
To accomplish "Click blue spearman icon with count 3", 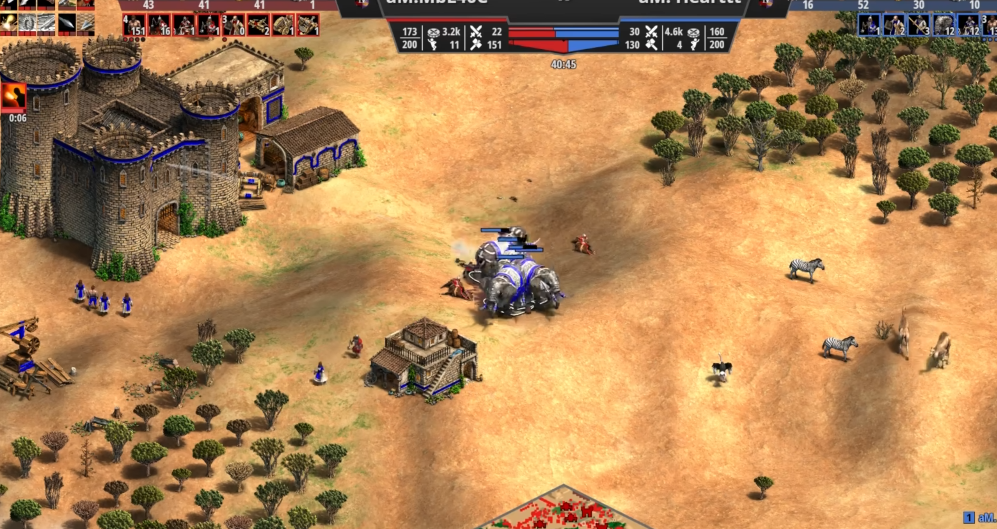I will pos(919,25).
